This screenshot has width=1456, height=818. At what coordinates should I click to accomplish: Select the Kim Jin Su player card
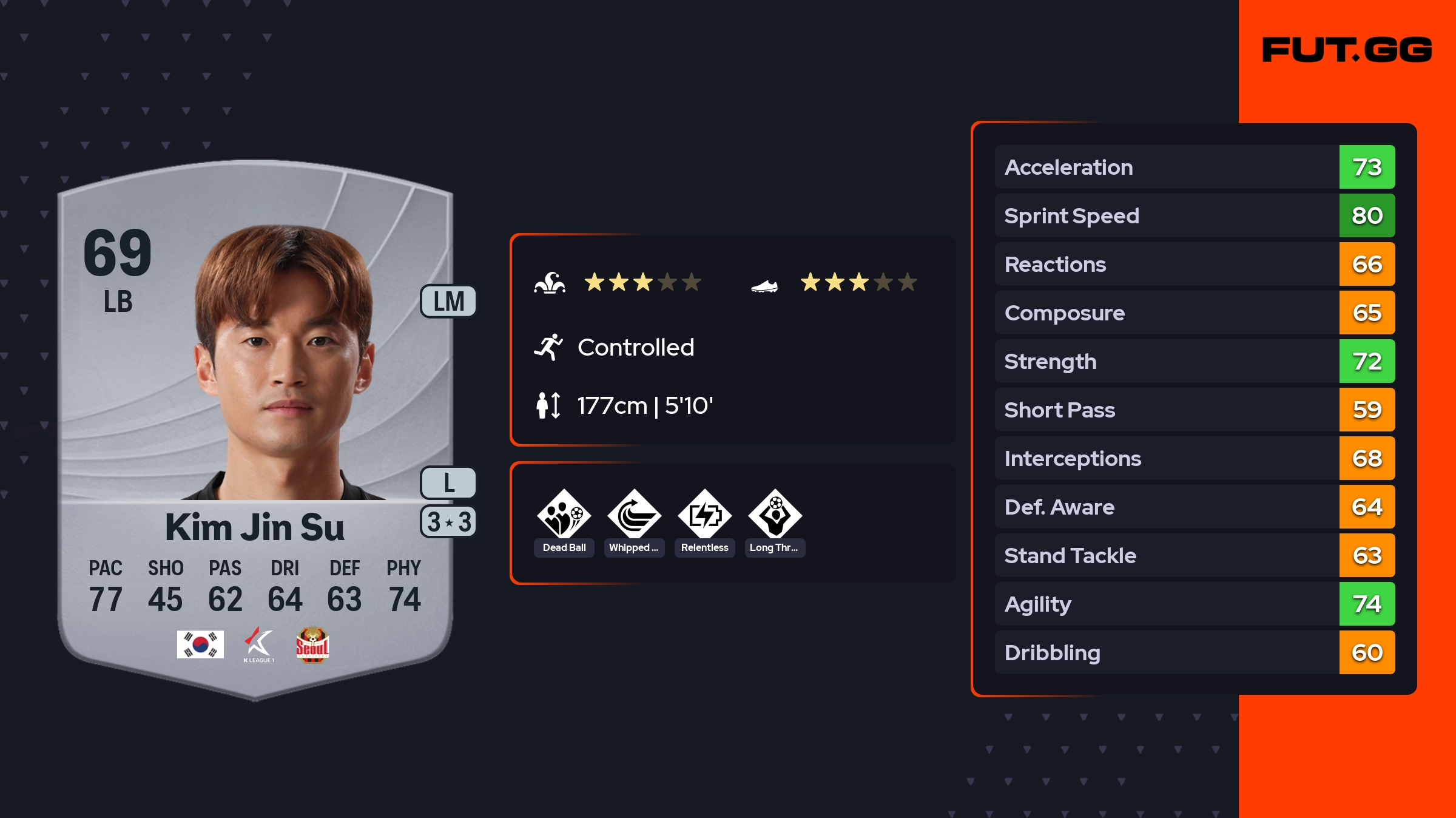(255, 425)
